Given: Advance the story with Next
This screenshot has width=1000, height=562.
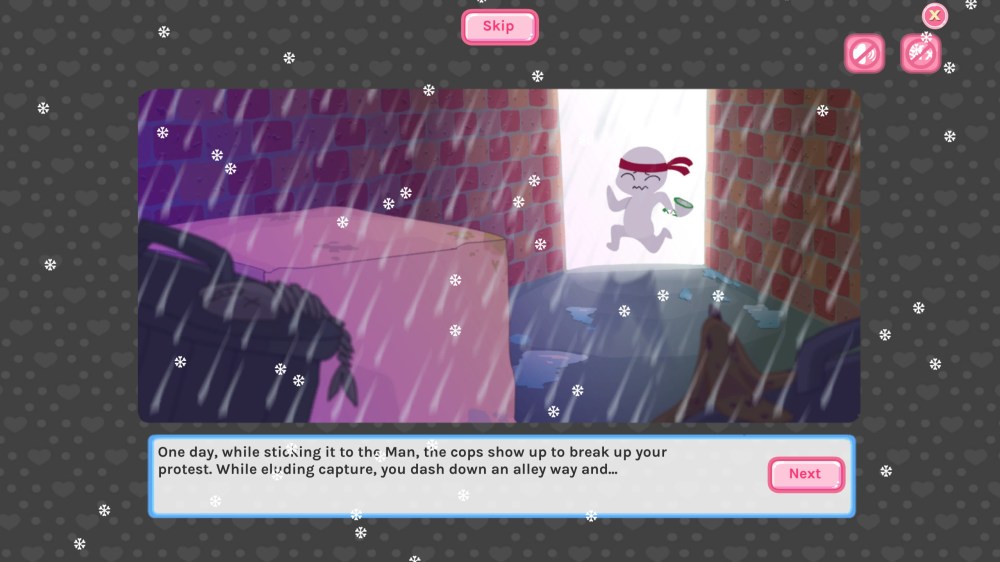Looking at the screenshot, I should tap(805, 474).
